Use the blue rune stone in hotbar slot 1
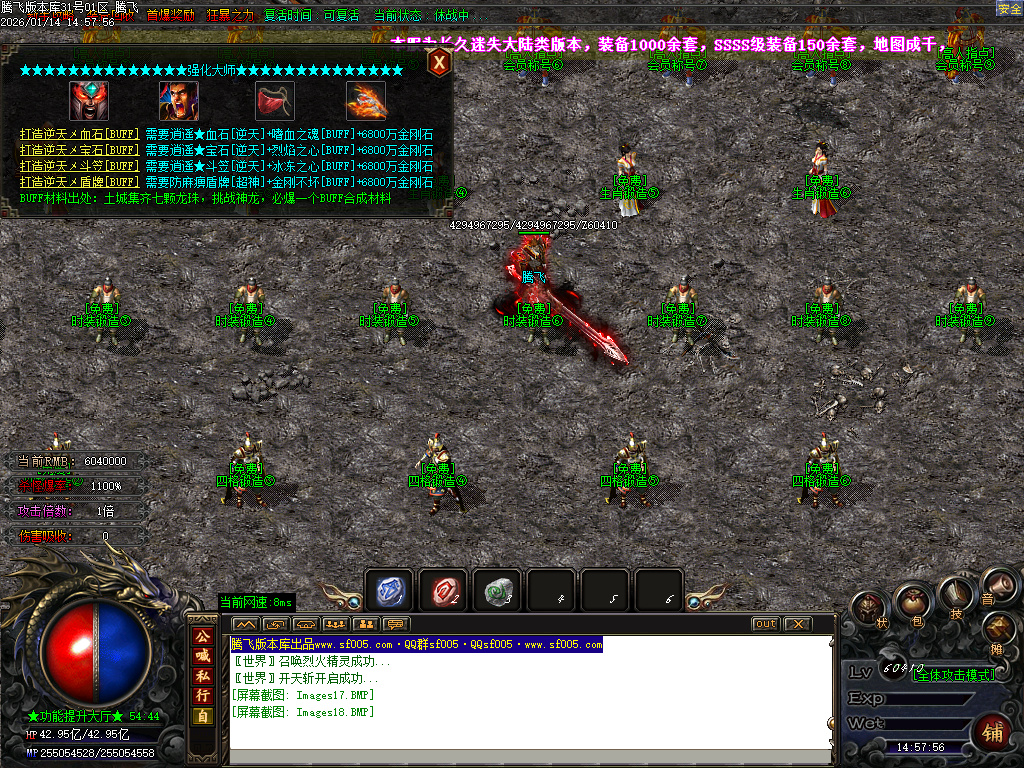Screen dimensions: 1024x768 coord(389,592)
